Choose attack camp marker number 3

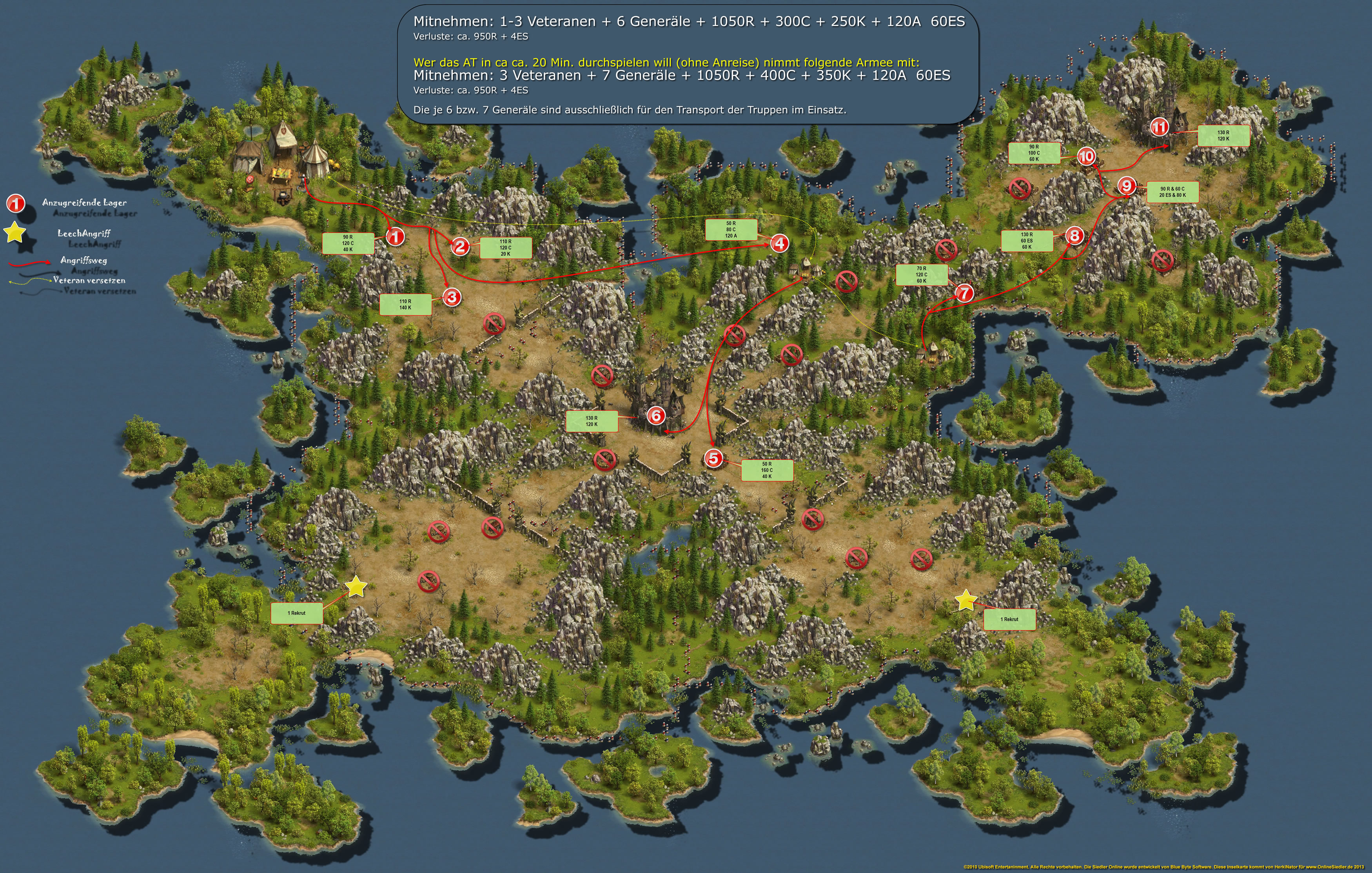[452, 297]
